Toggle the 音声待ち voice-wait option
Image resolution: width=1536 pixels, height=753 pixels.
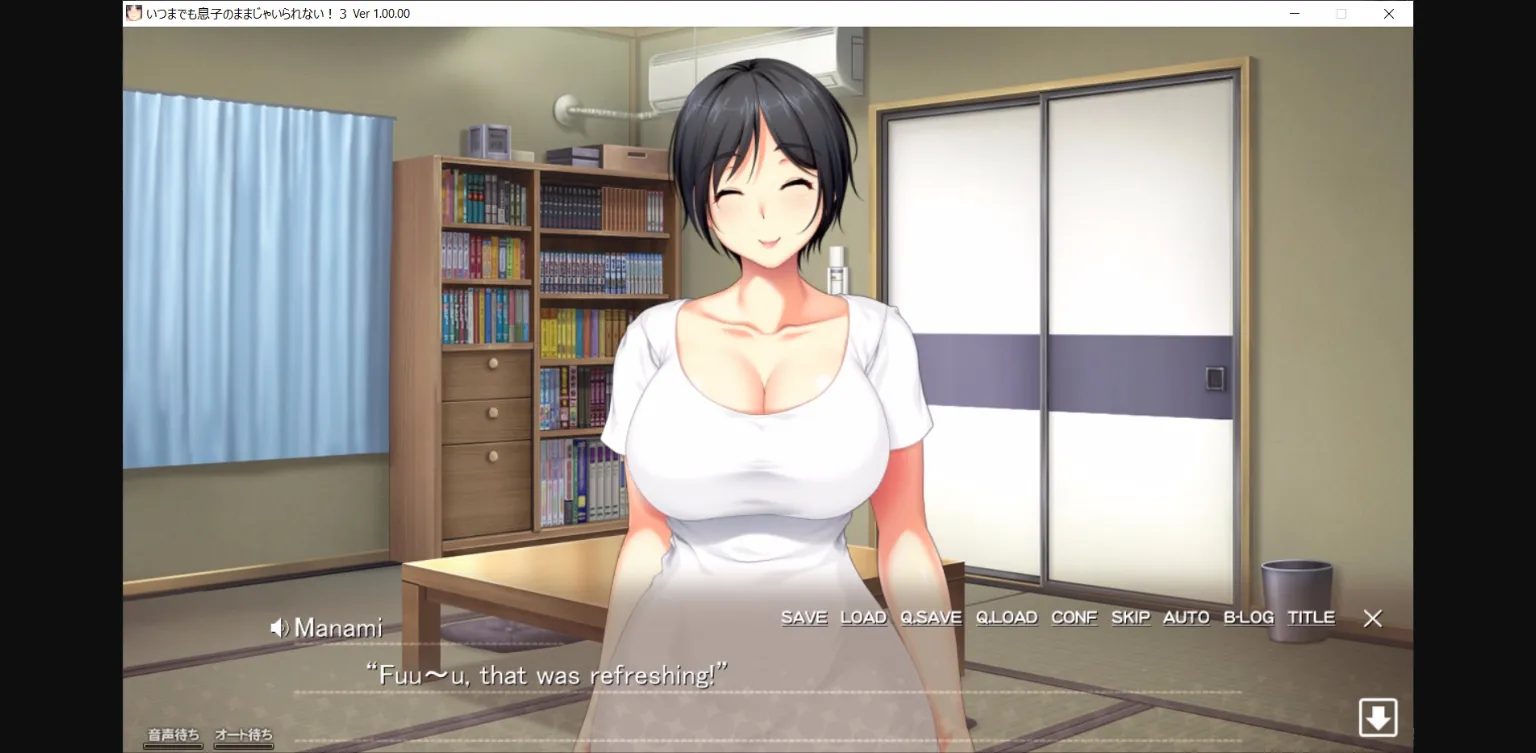(x=172, y=733)
